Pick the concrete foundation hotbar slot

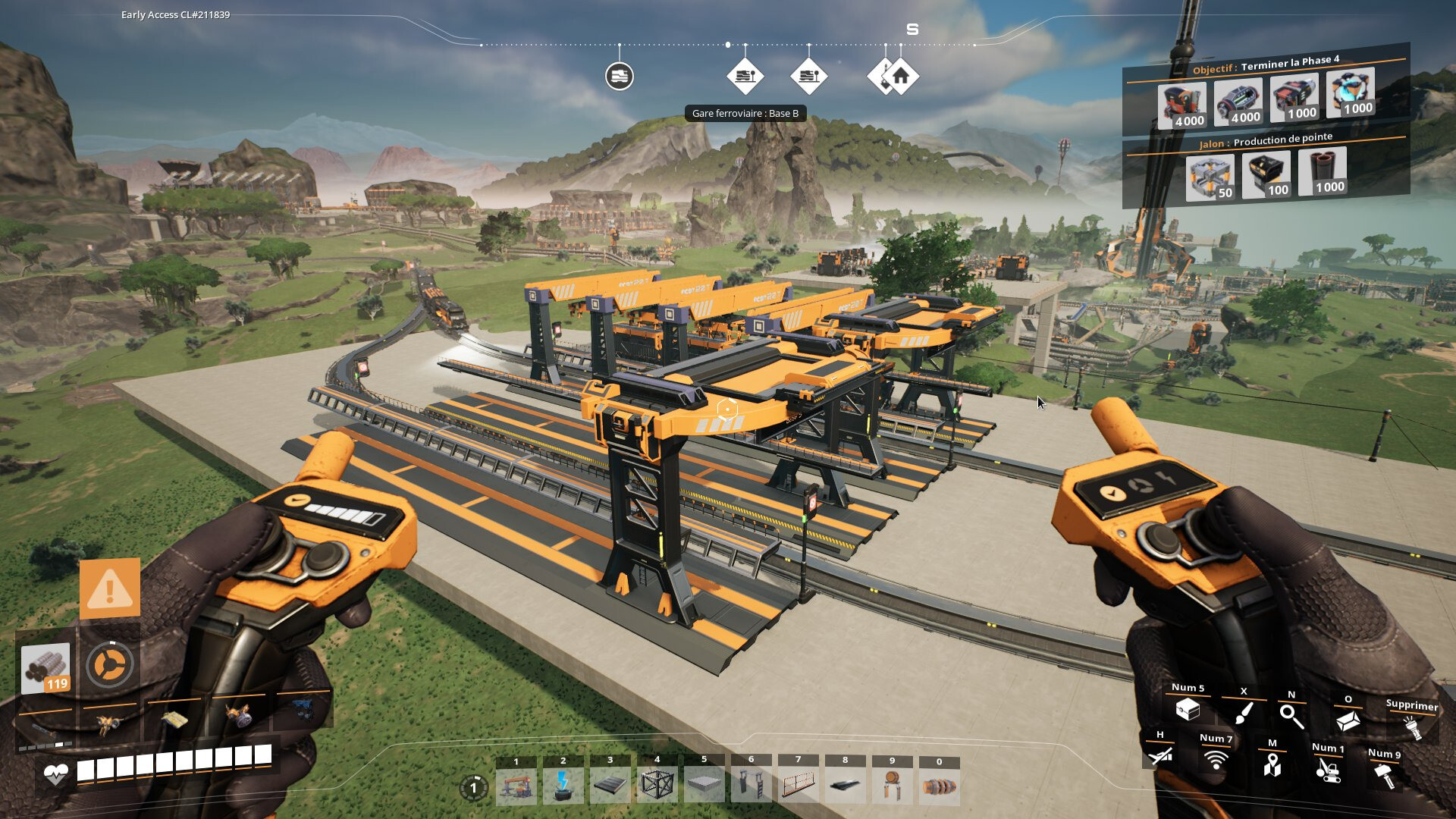[704, 786]
